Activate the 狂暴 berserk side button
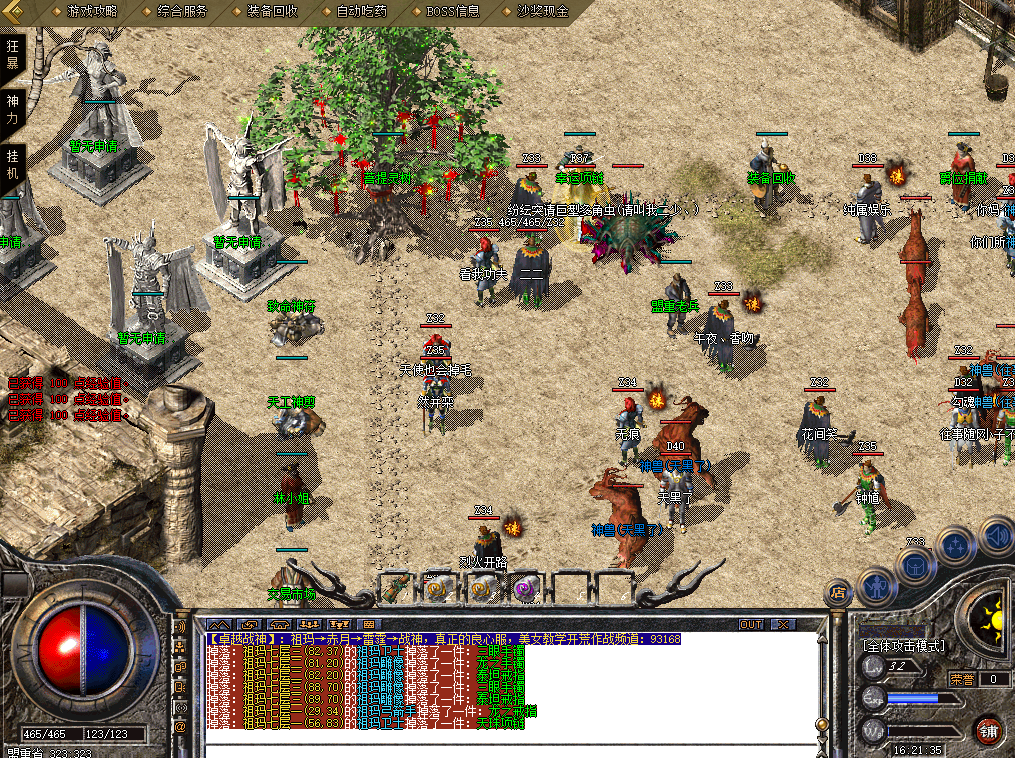The width and height of the screenshot is (1015, 758). [x=13, y=55]
